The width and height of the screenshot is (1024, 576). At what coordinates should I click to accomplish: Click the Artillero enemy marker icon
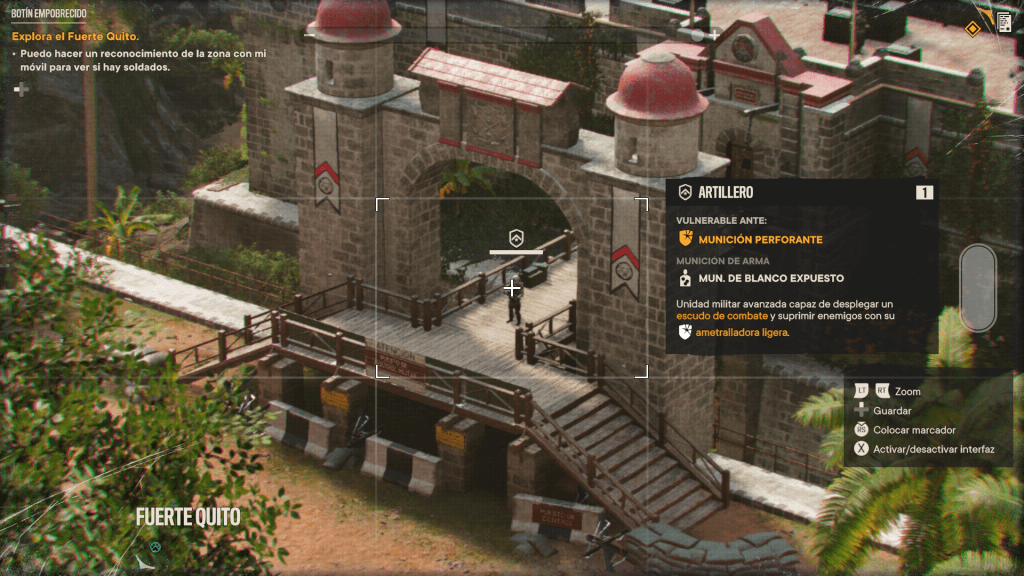516,237
